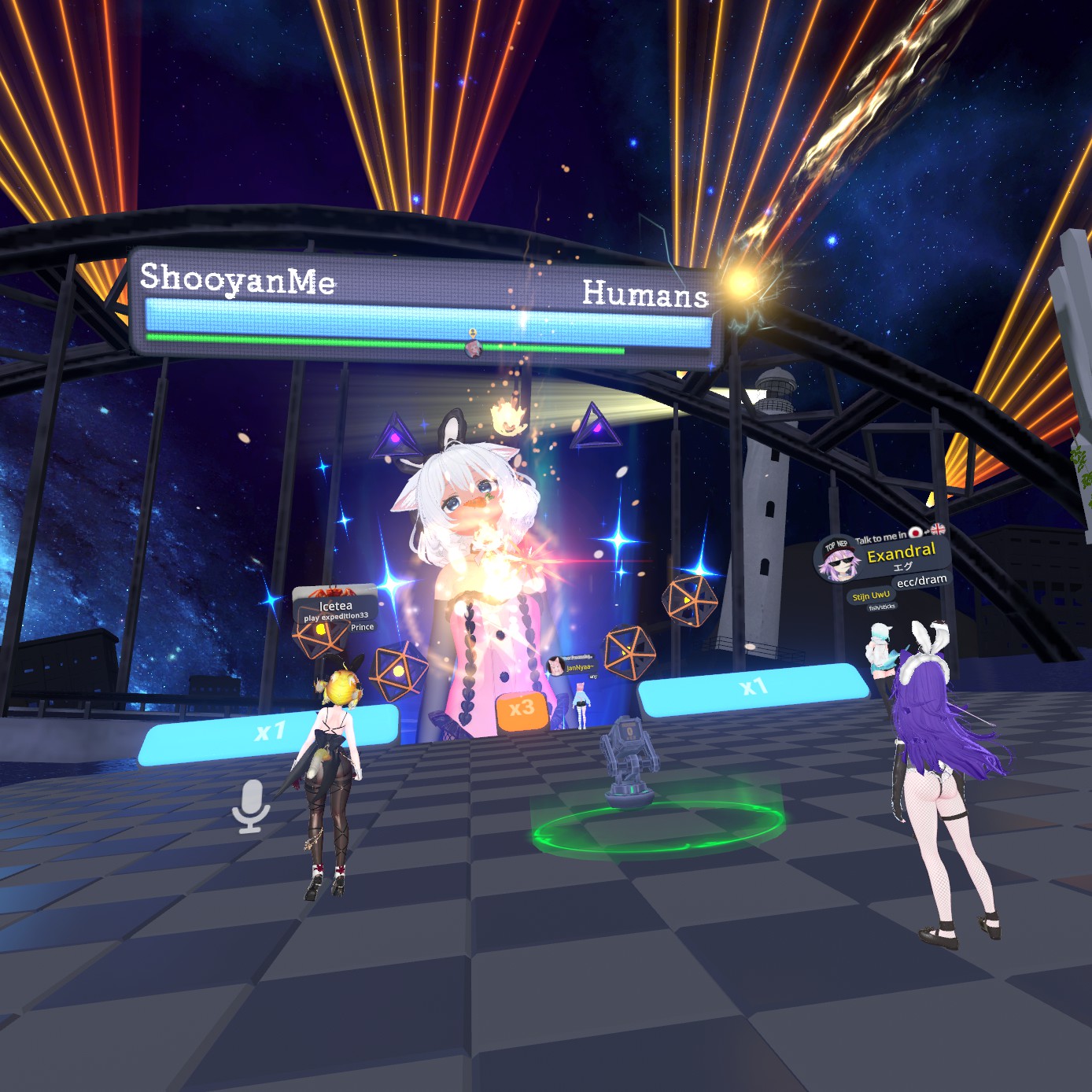The width and height of the screenshot is (1092, 1092).
Task: Choose the Stijn UwU nameplate
Action: coord(871,596)
